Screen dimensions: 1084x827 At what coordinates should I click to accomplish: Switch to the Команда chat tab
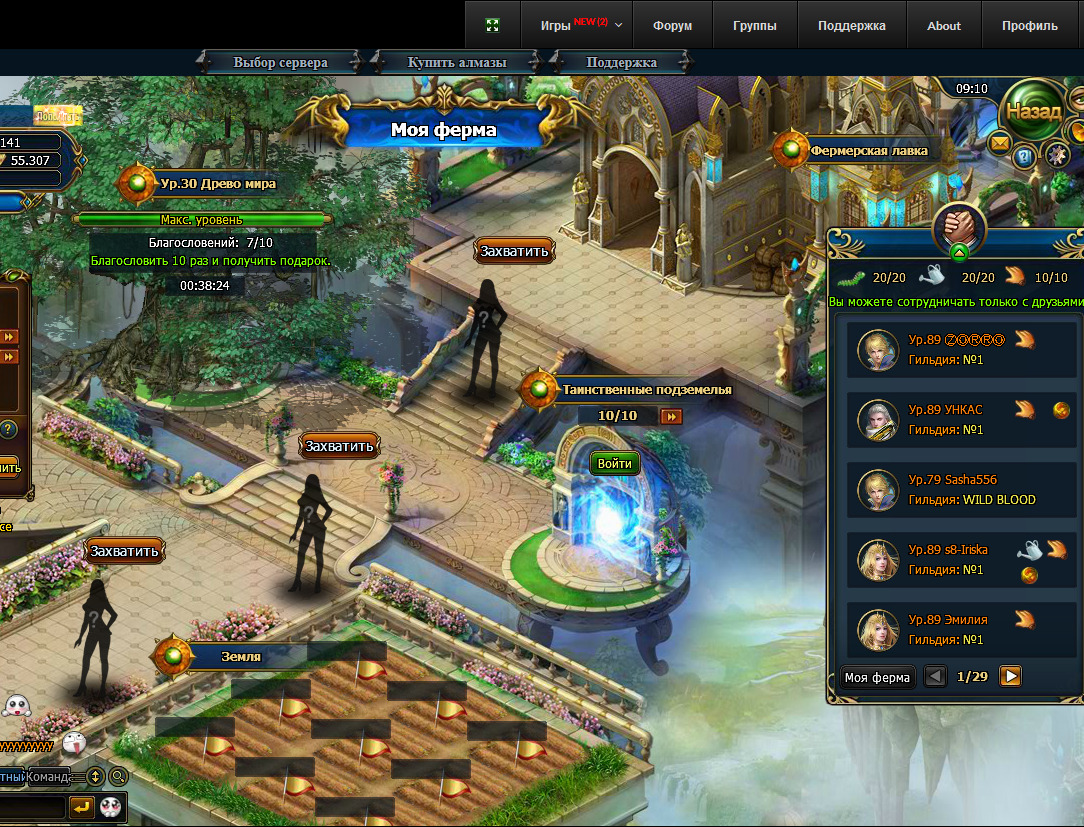[50, 776]
